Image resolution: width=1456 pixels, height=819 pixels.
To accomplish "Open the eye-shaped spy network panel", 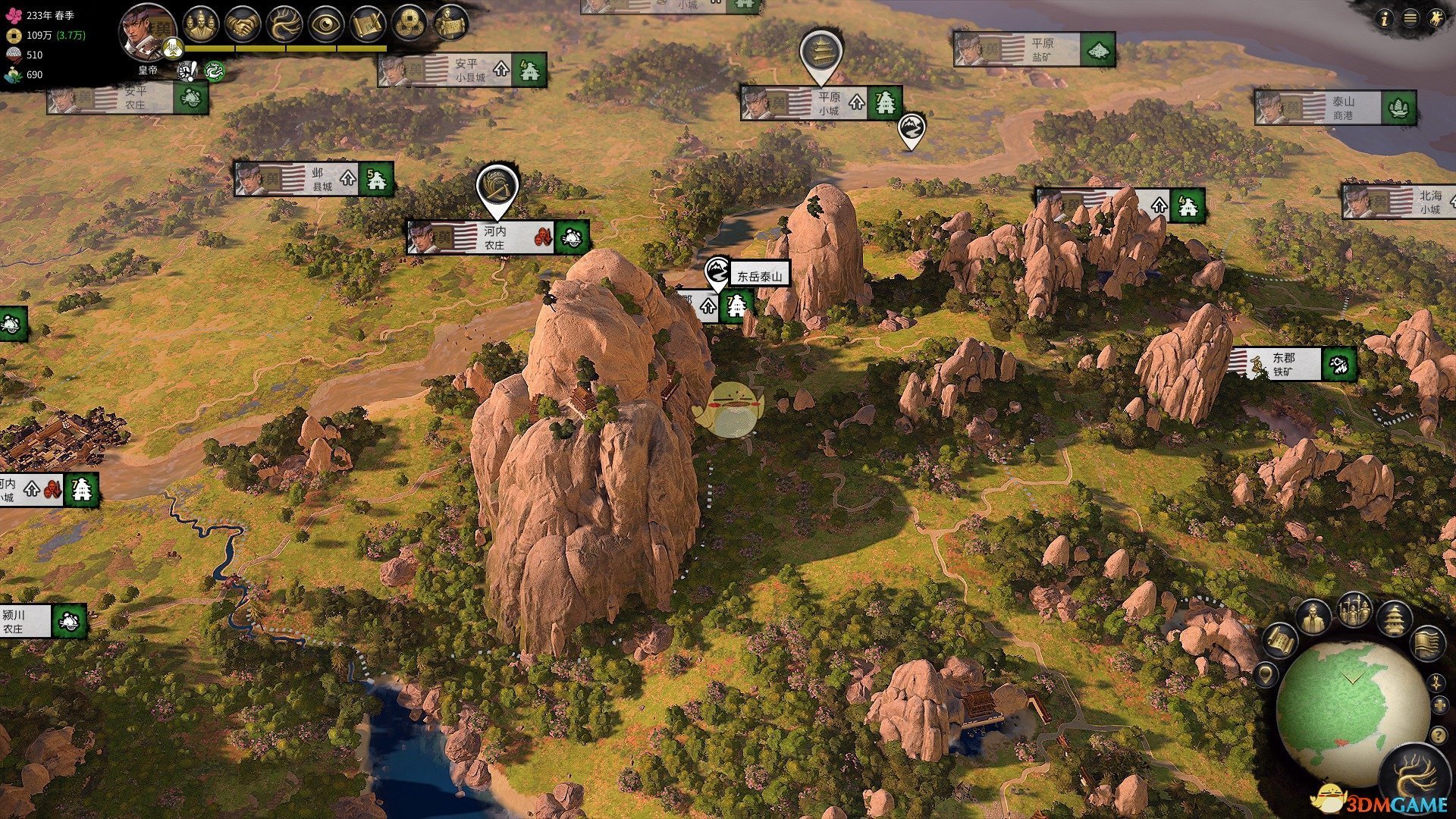I will (327, 24).
